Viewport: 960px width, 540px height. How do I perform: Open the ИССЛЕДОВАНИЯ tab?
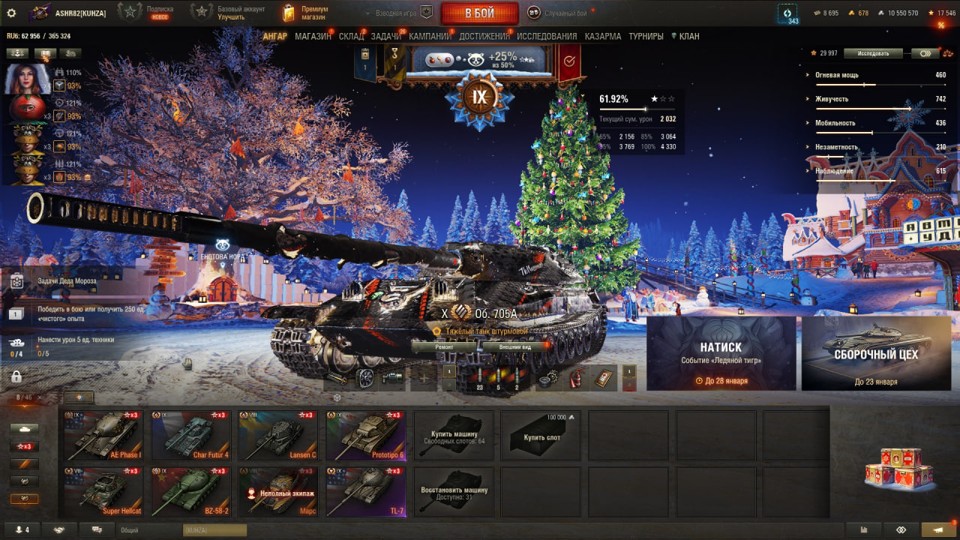pyautogui.click(x=547, y=36)
